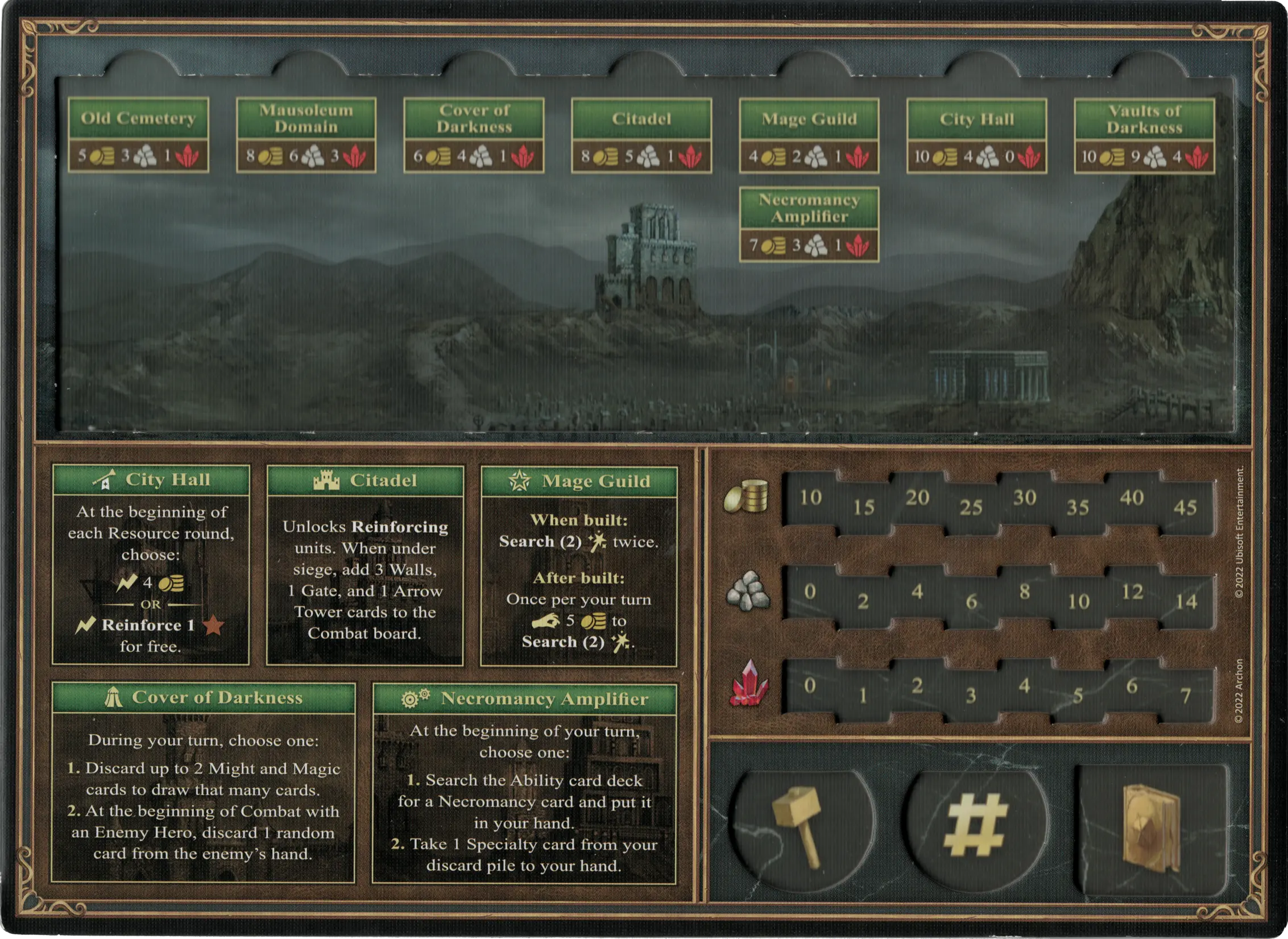Pick the Cover of Darkness tile costing 6 gold
1288x939 pixels.
point(474,135)
